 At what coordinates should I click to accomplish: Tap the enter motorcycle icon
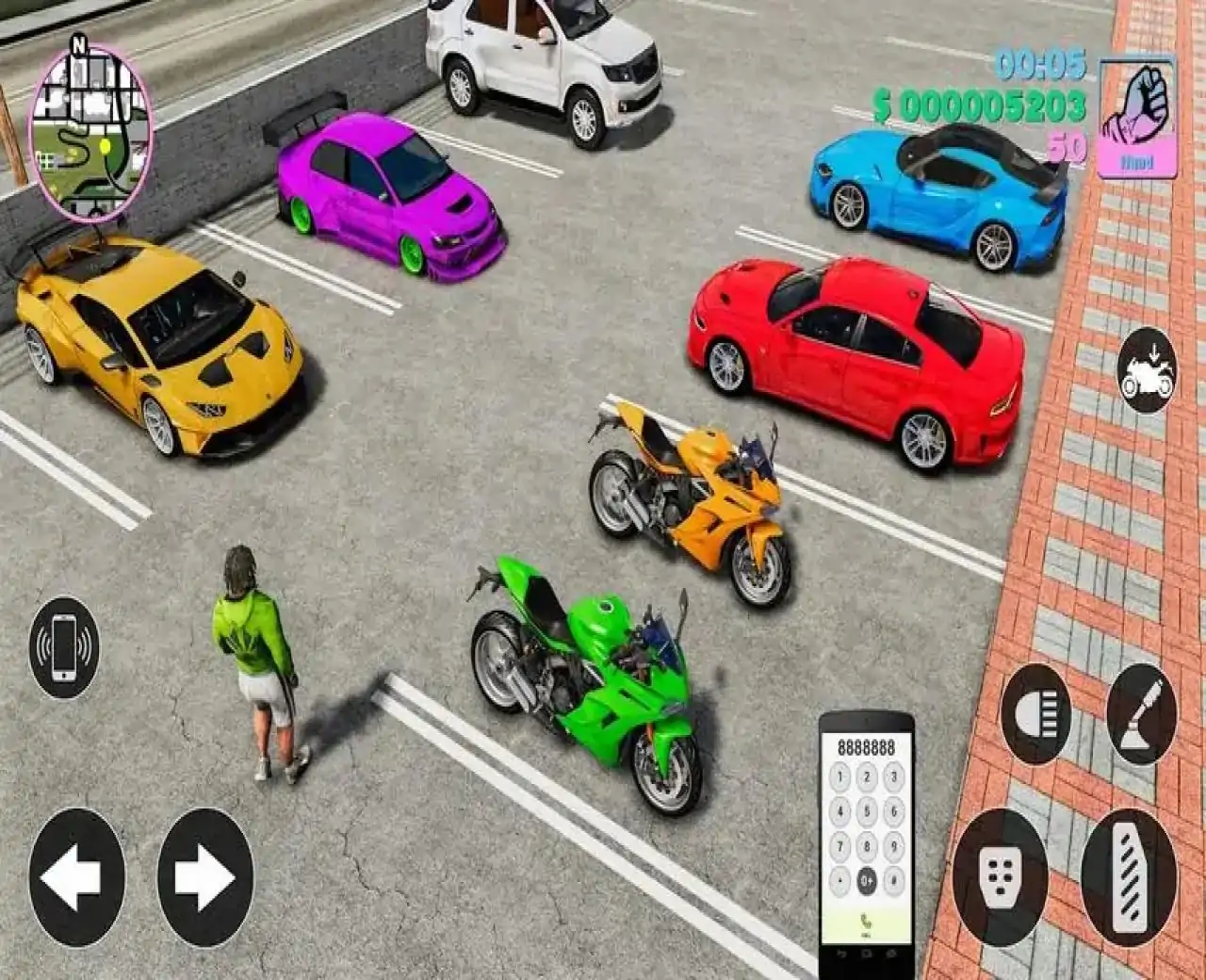1145,371
